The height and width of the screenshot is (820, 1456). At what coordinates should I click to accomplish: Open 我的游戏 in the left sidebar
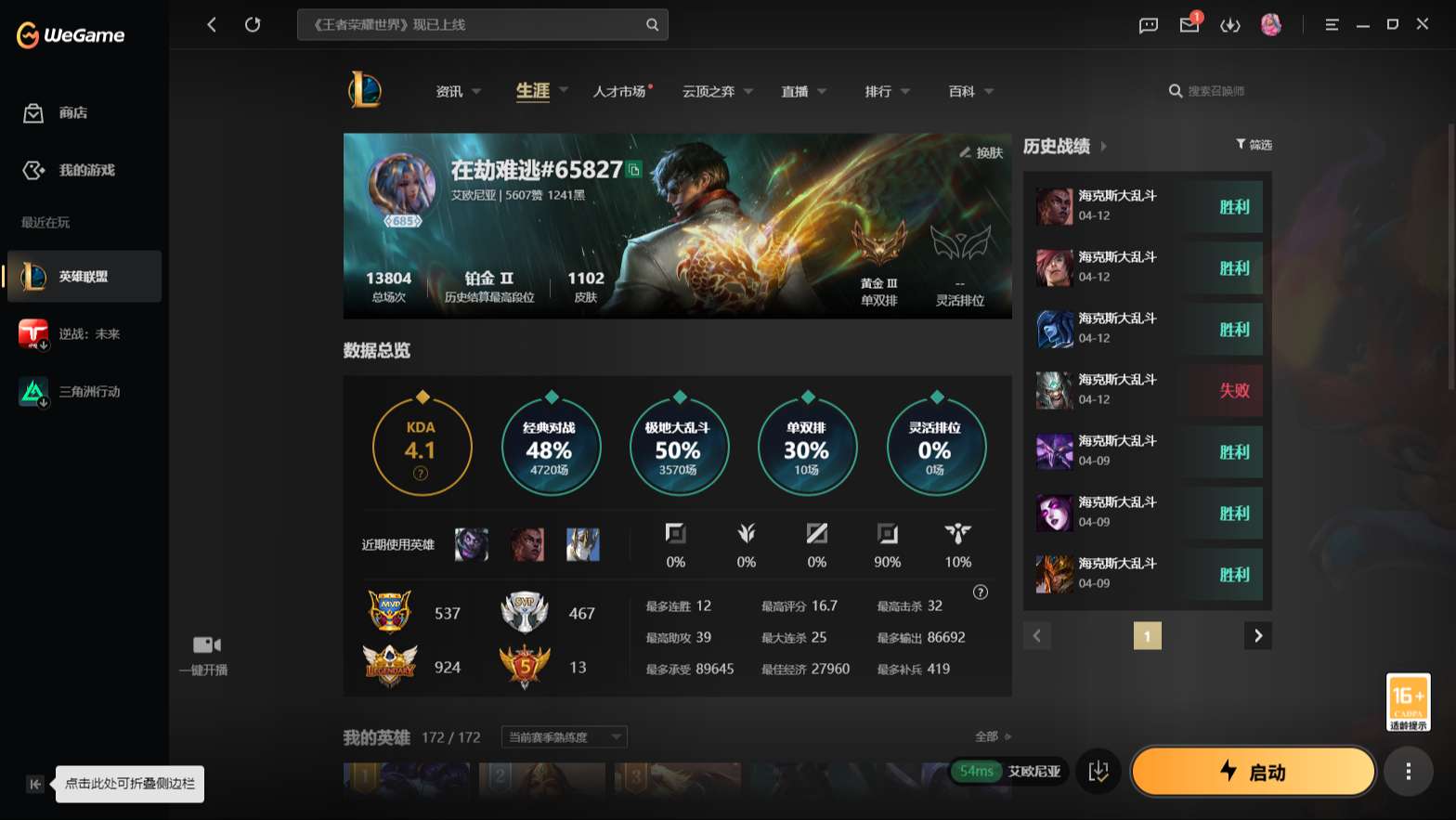coord(67,170)
